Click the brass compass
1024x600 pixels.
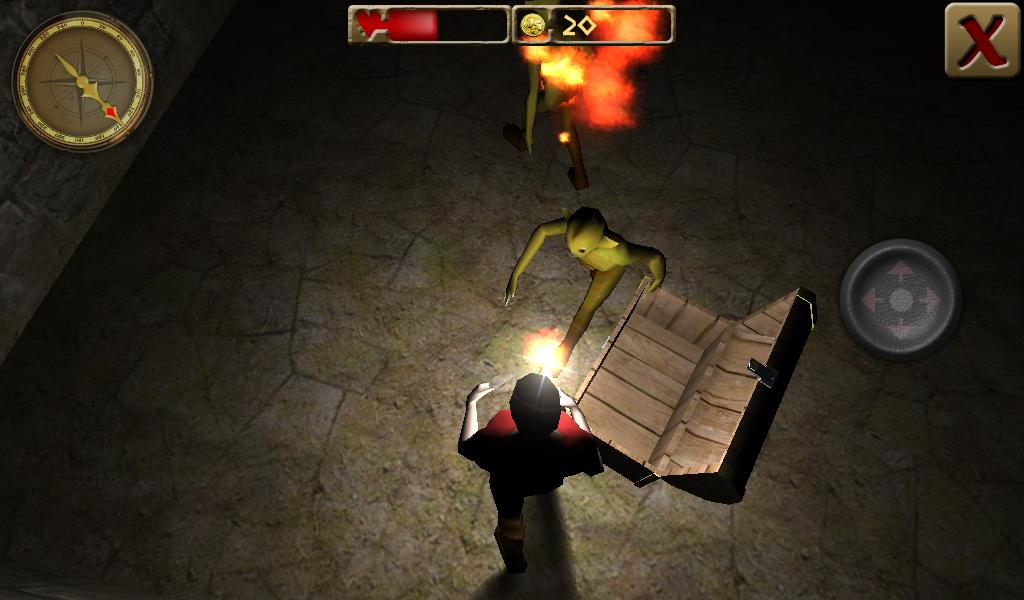82,81
